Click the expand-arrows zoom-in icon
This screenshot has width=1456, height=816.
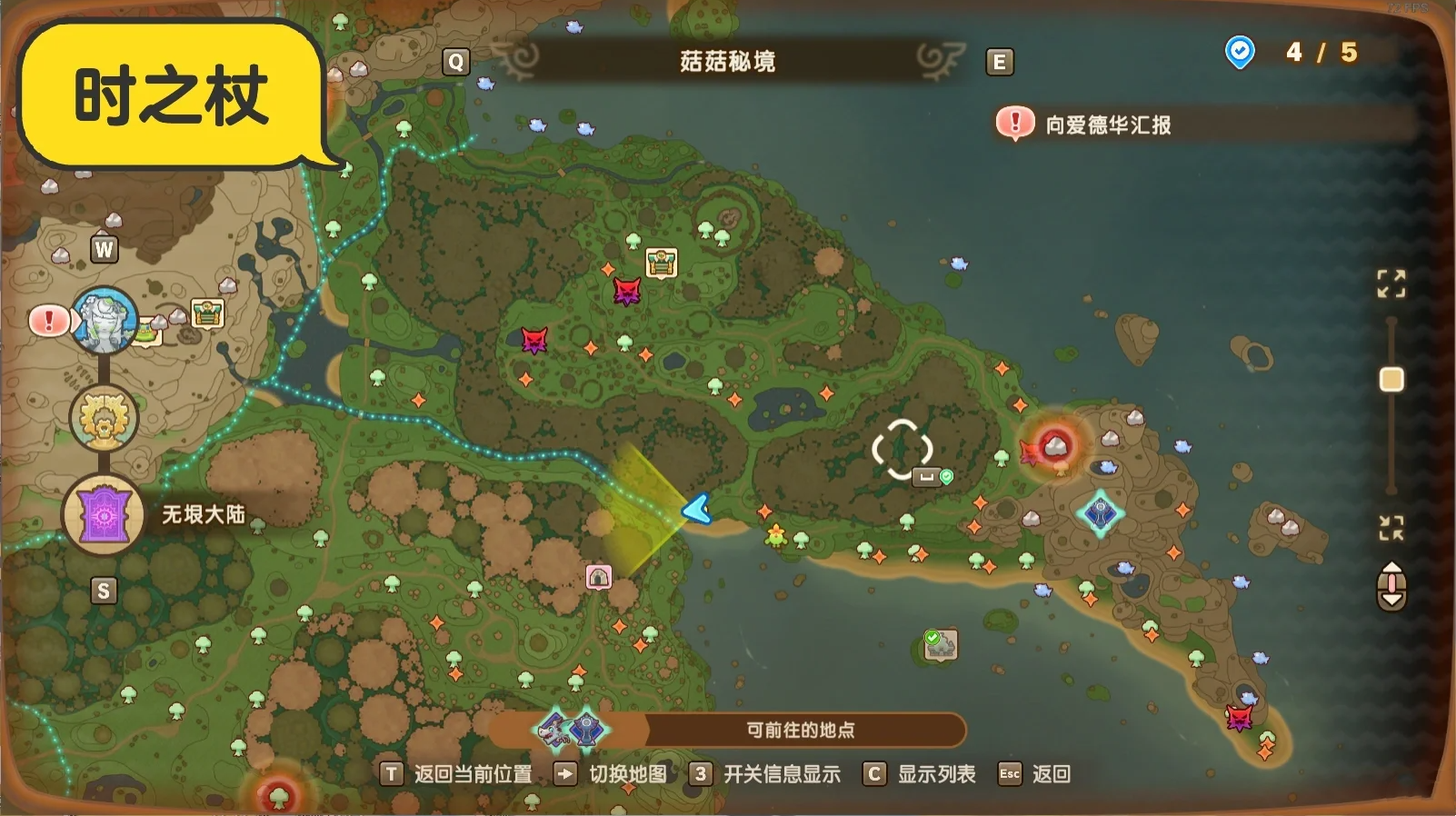click(x=1391, y=284)
